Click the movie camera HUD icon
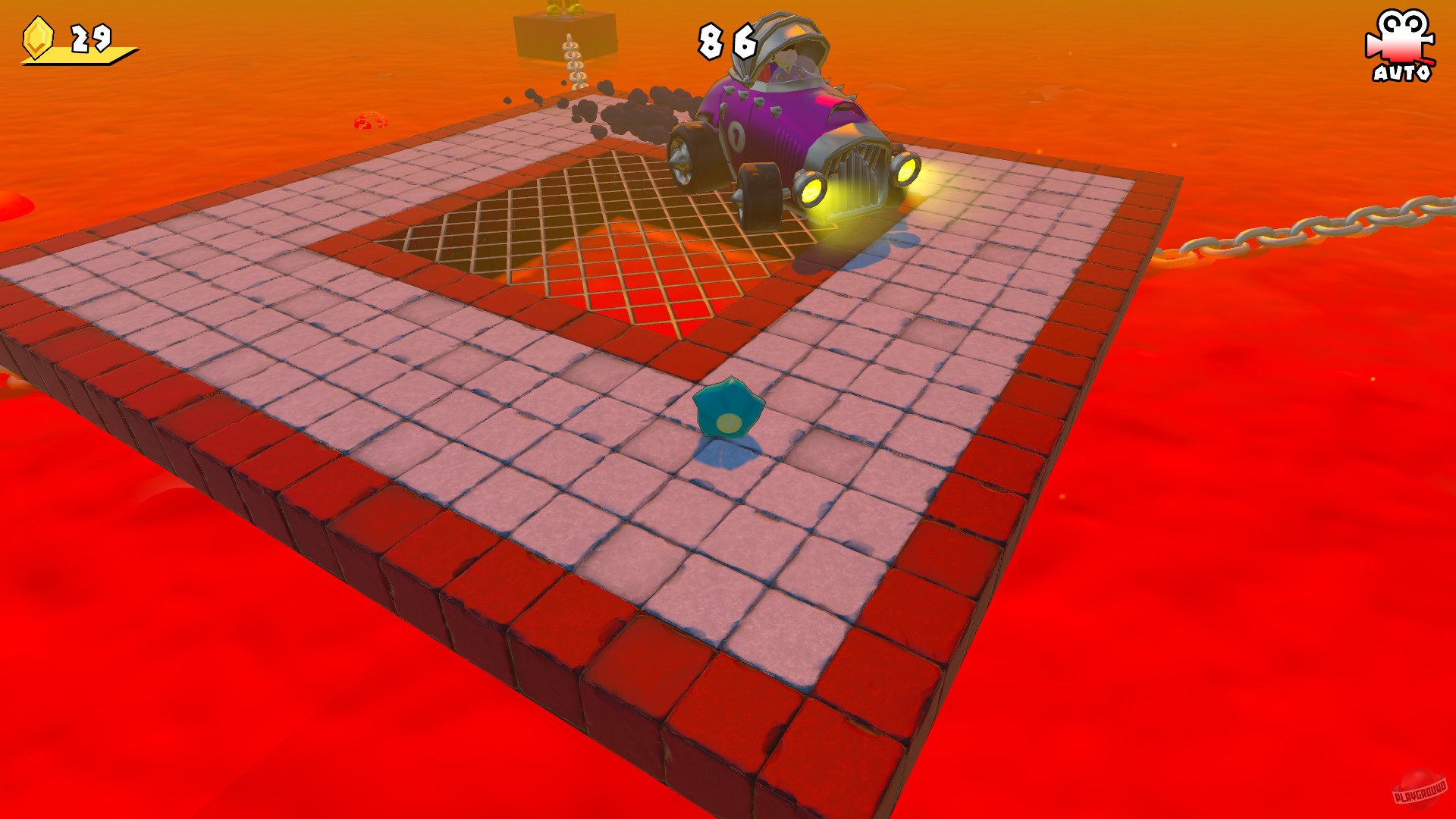The image size is (1456, 819). point(1402,36)
